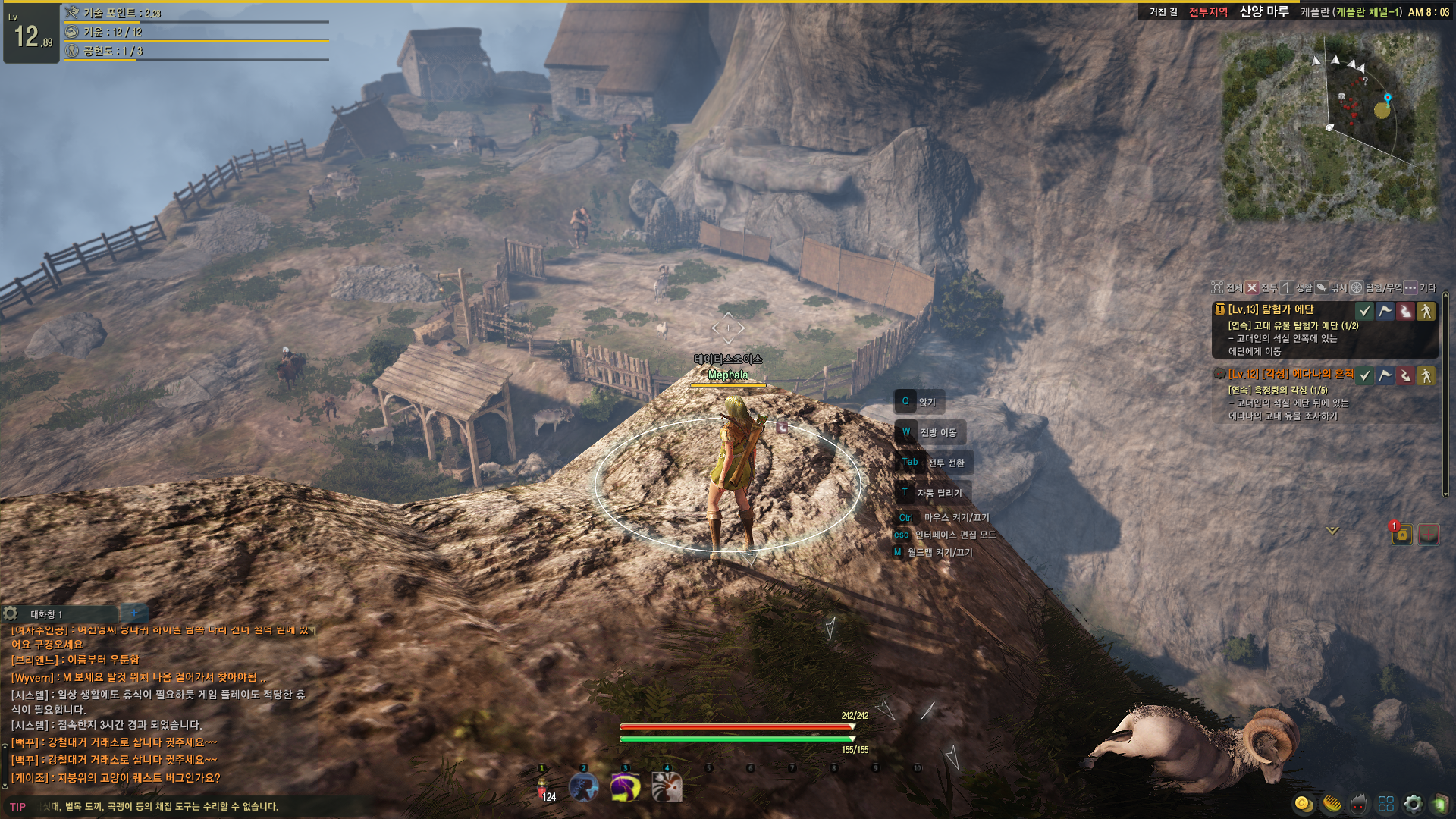Open the comb beauty salon icon
This screenshot has width=1456, height=819.
[x=1332, y=804]
